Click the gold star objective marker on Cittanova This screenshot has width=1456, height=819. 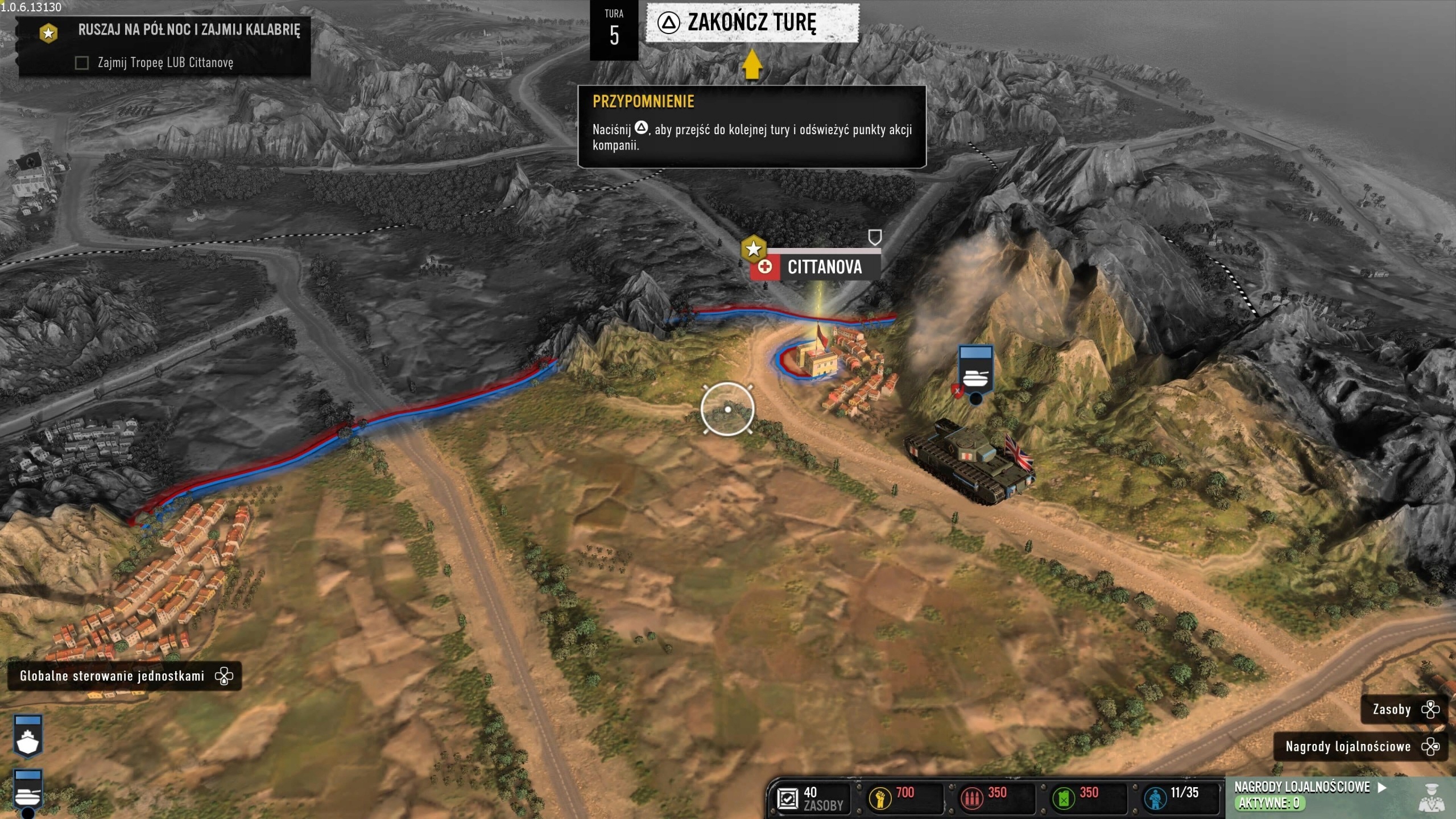[x=754, y=249]
